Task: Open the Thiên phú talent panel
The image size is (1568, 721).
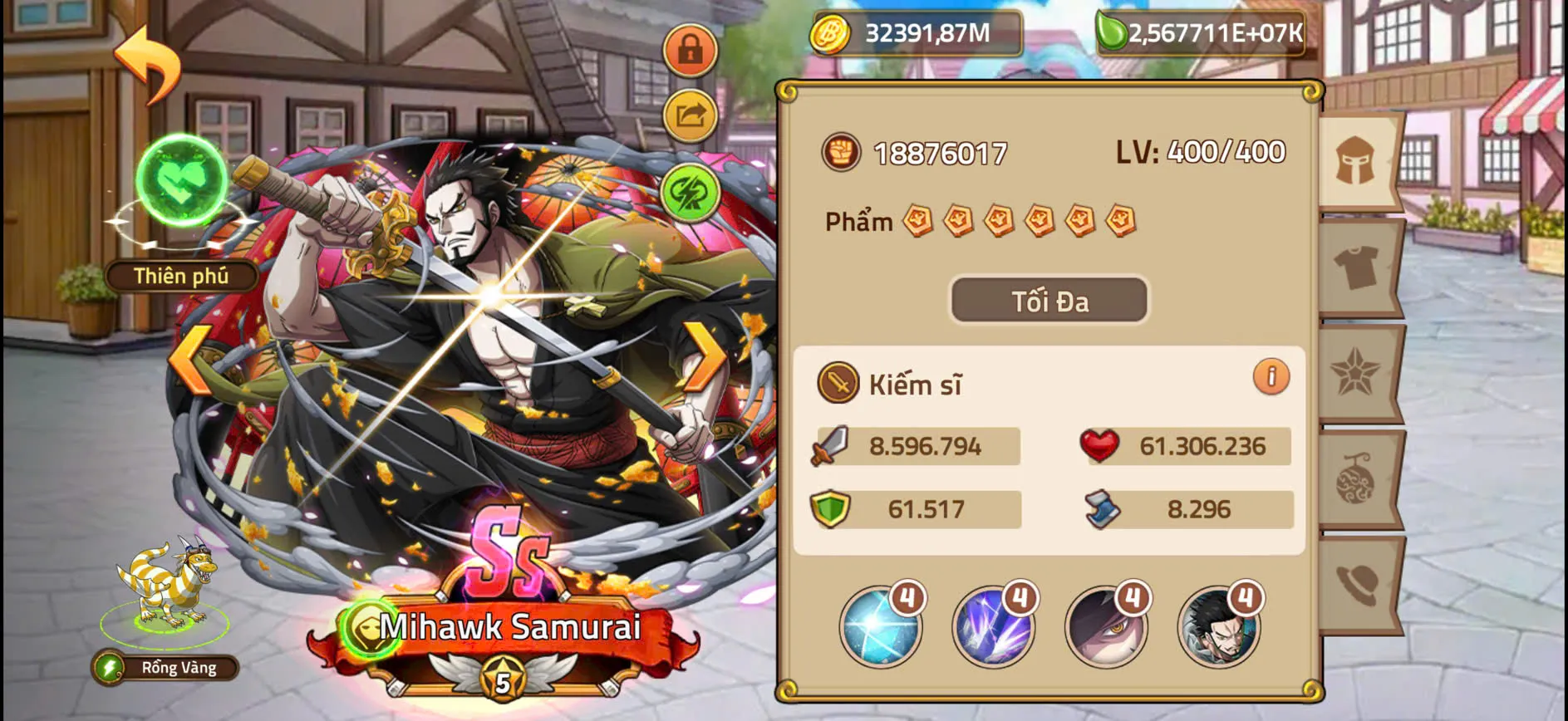Action: [181, 277]
